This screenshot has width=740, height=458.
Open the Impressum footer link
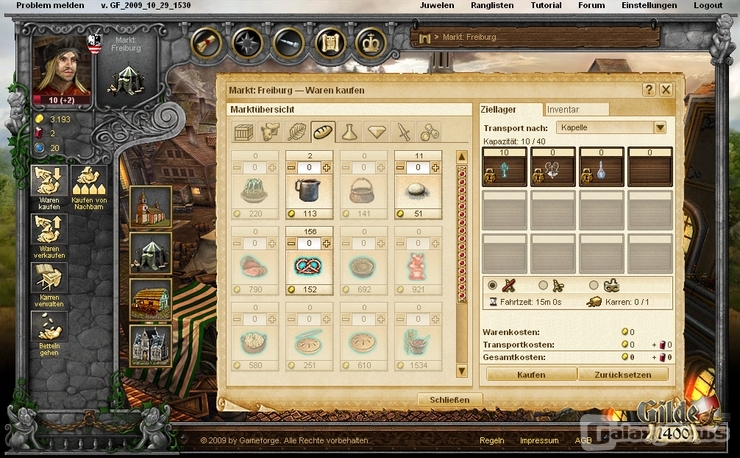(x=539, y=440)
